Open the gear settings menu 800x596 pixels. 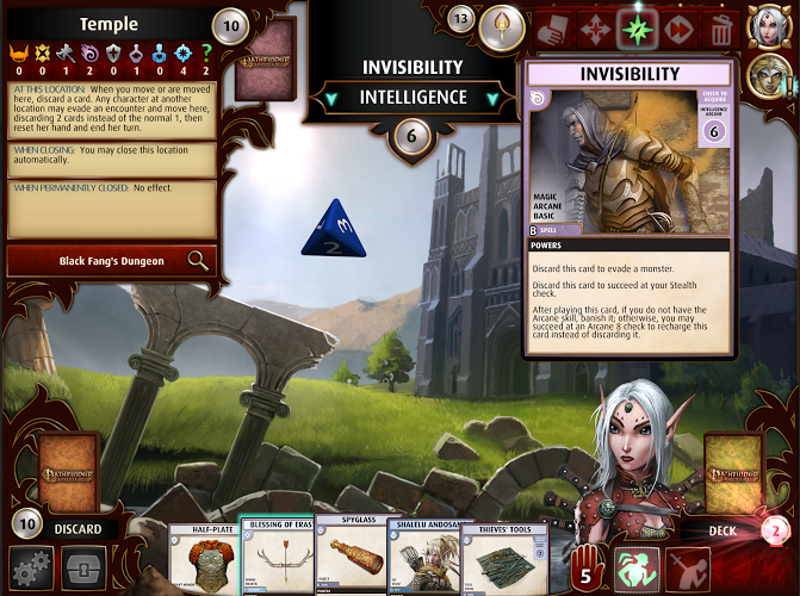(x=30, y=567)
